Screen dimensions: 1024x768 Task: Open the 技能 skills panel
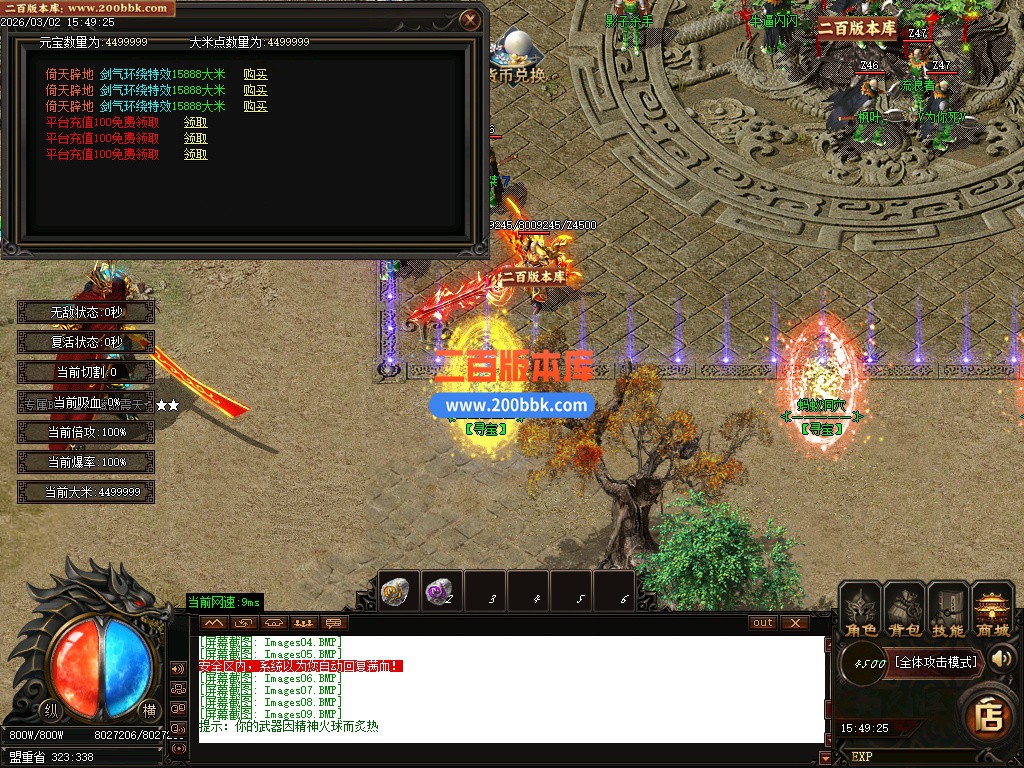[x=947, y=610]
